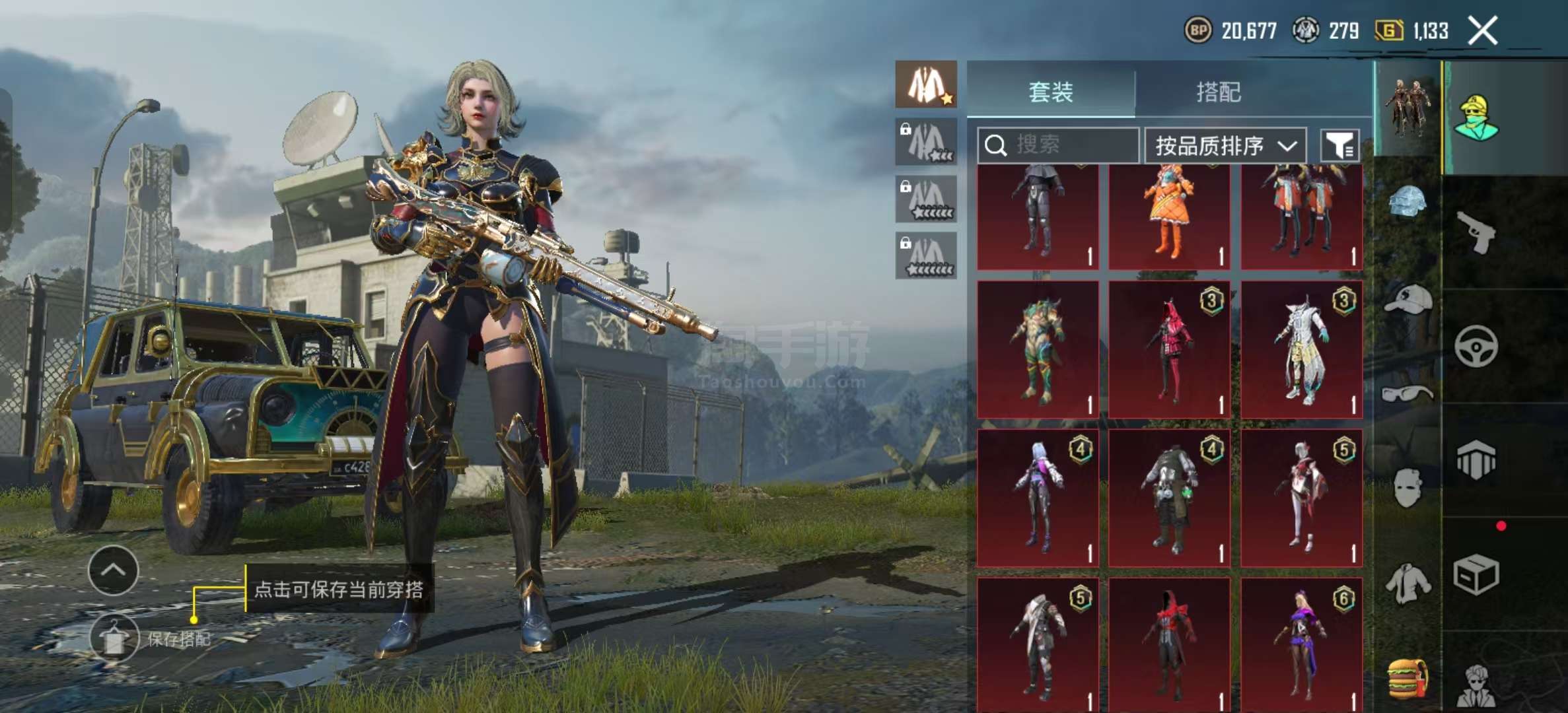1568x713 pixels.
Task: Switch to the 搭配 tab
Action: [x=1219, y=91]
